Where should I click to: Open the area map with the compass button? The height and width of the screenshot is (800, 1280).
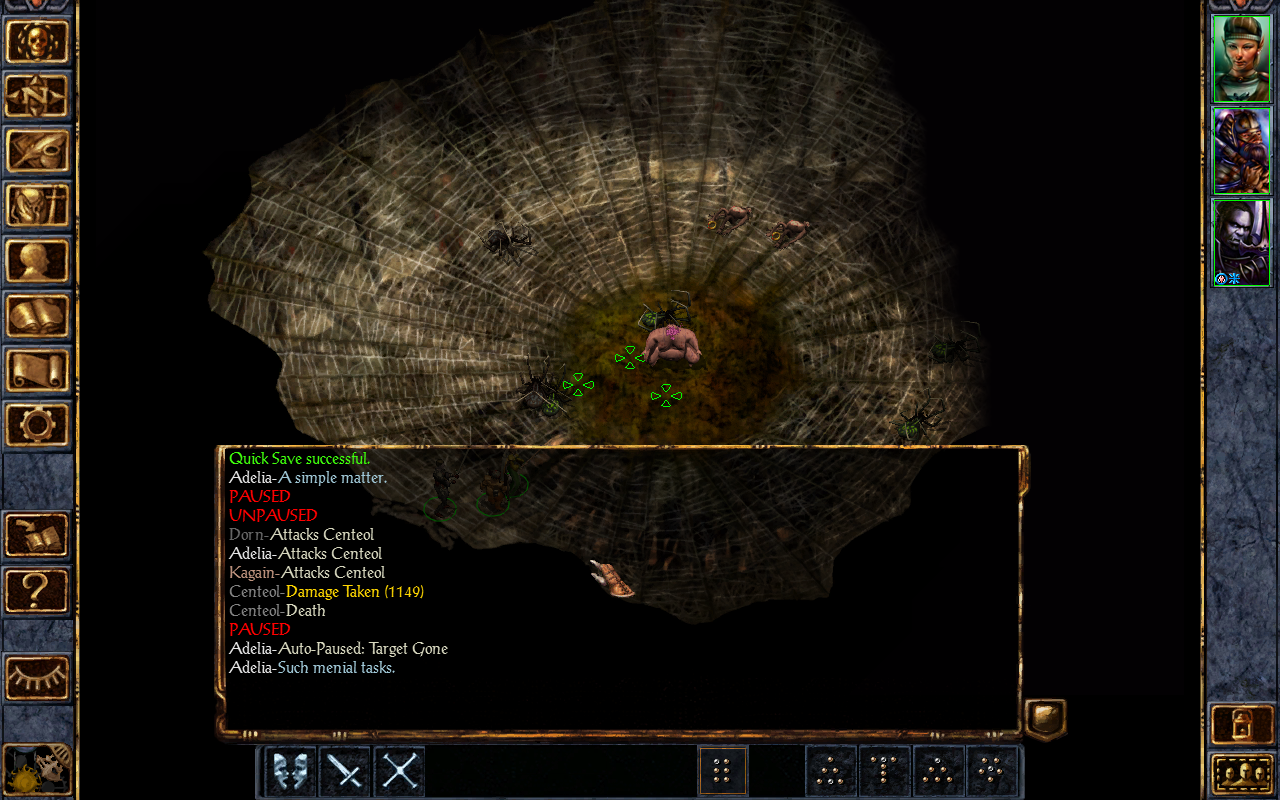tap(38, 96)
